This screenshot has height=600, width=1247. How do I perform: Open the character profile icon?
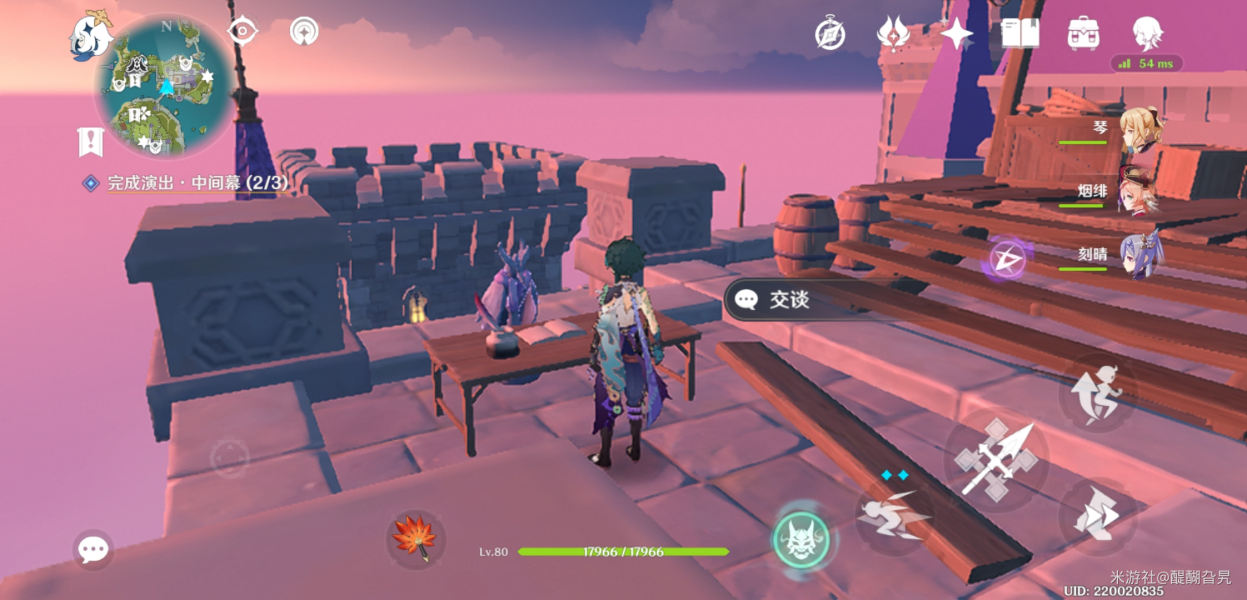(x=1147, y=34)
